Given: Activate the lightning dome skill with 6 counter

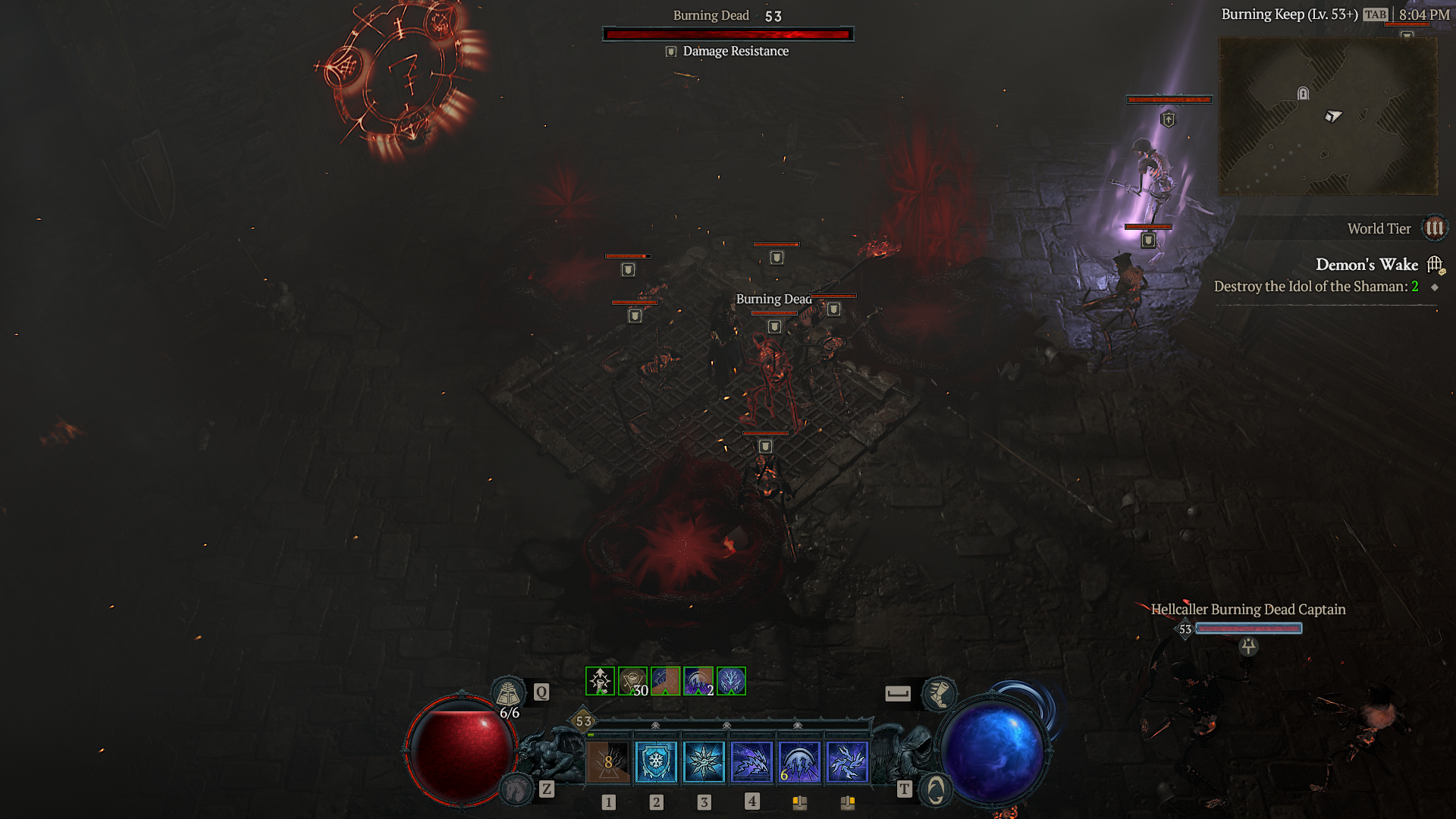Looking at the screenshot, I should click(799, 761).
